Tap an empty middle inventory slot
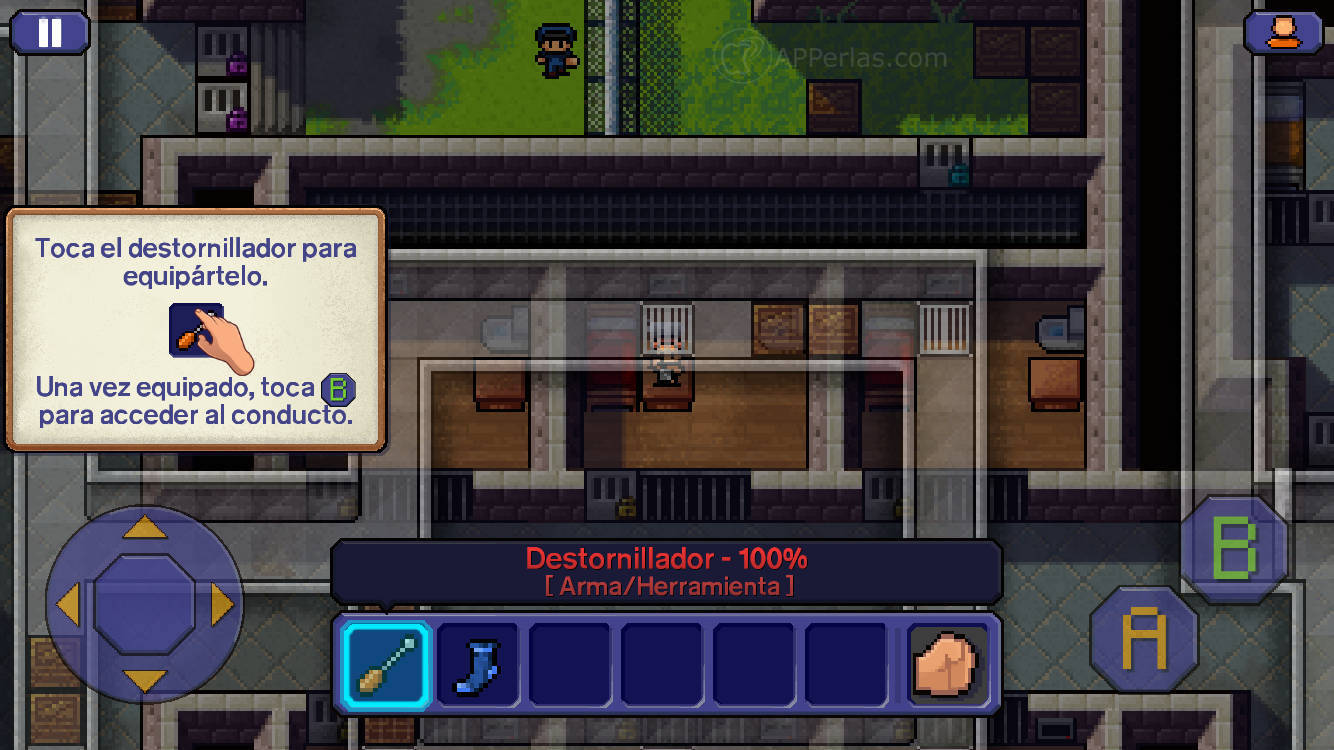 [x=661, y=666]
